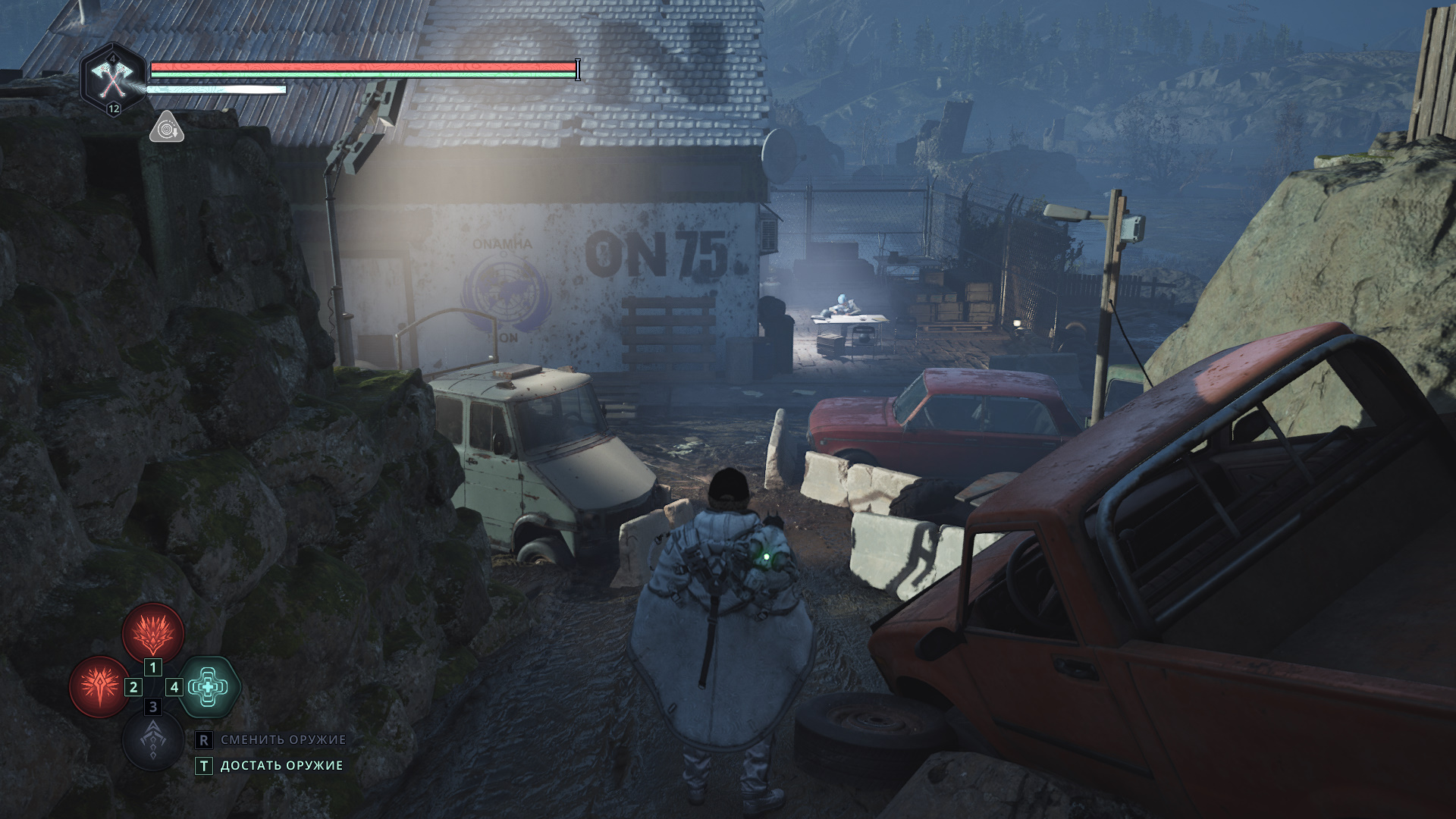This screenshot has height=819, width=1456.
Task: Select the dark chevron ability (slot 3)
Action: pos(153,741)
